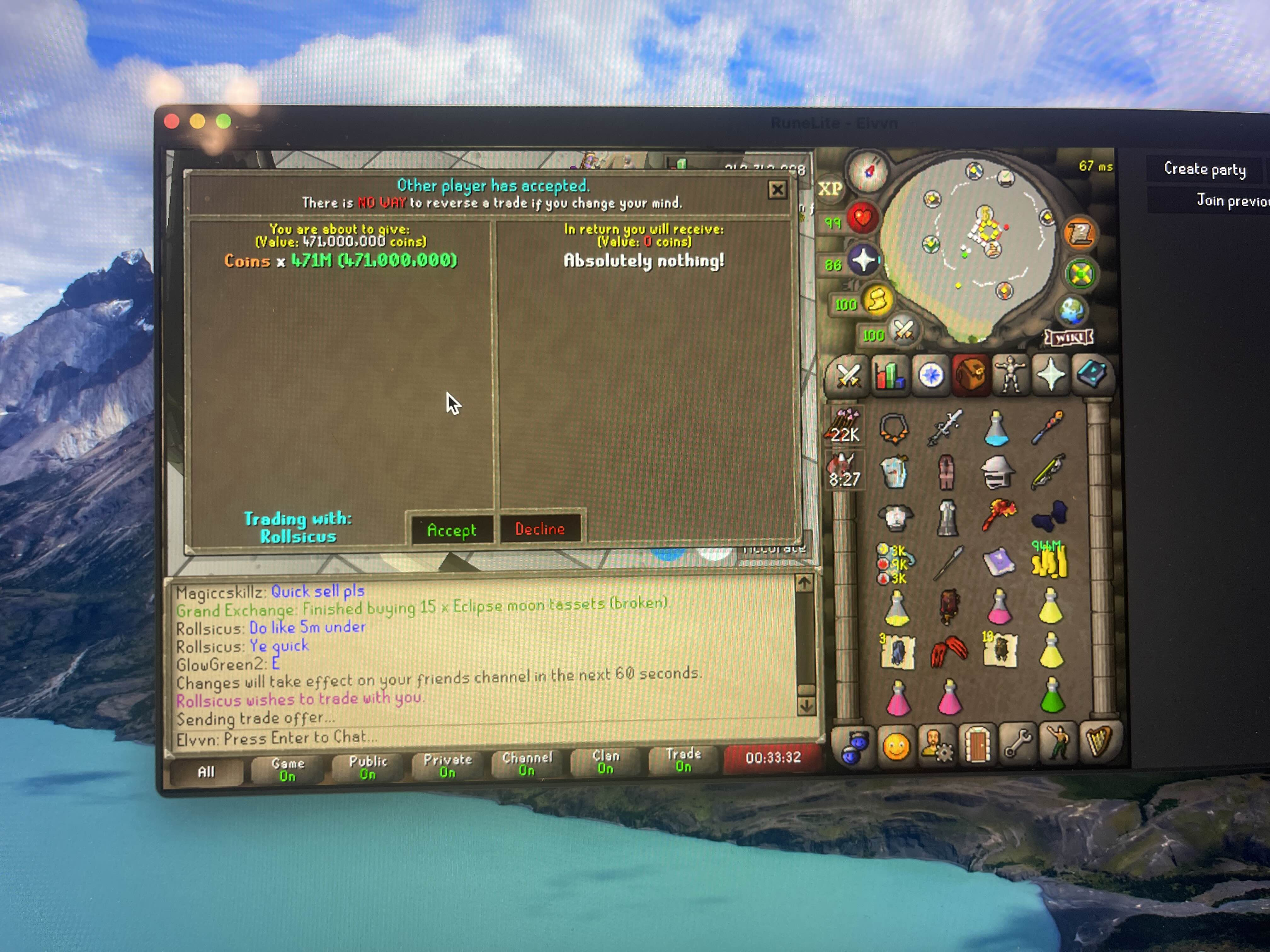Select the Public chat tab
The image size is (1270, 952).
pyautogui.click(x=368, y=767)
